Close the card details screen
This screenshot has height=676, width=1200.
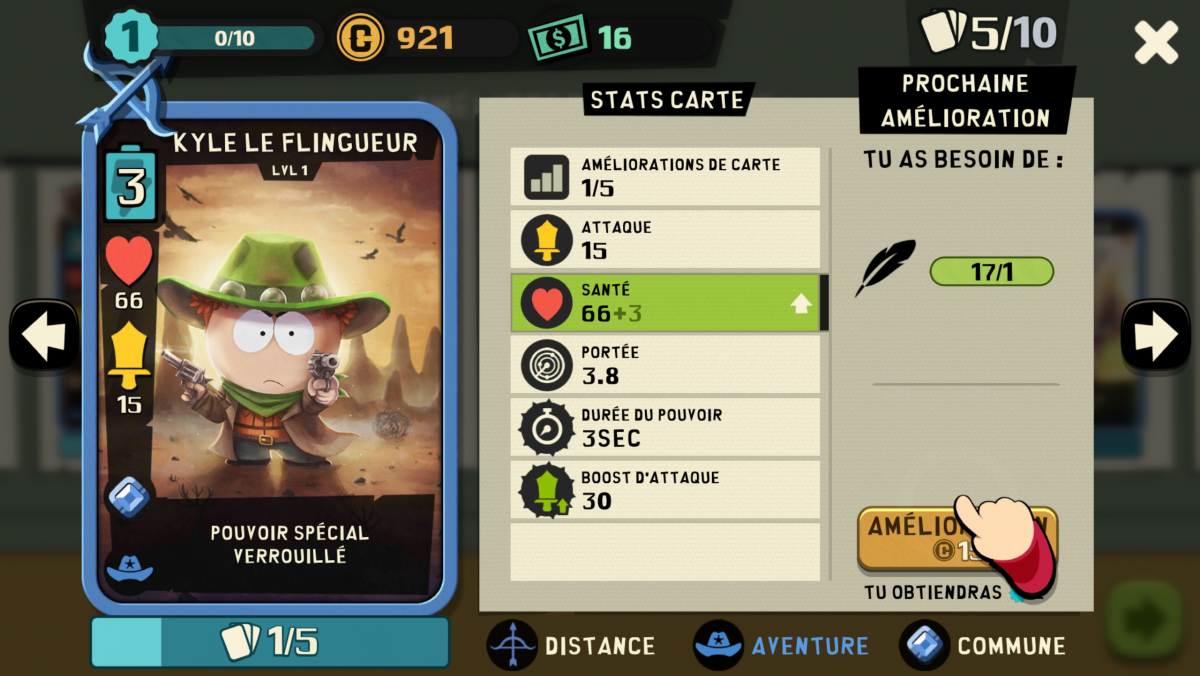click(1156, 43)
